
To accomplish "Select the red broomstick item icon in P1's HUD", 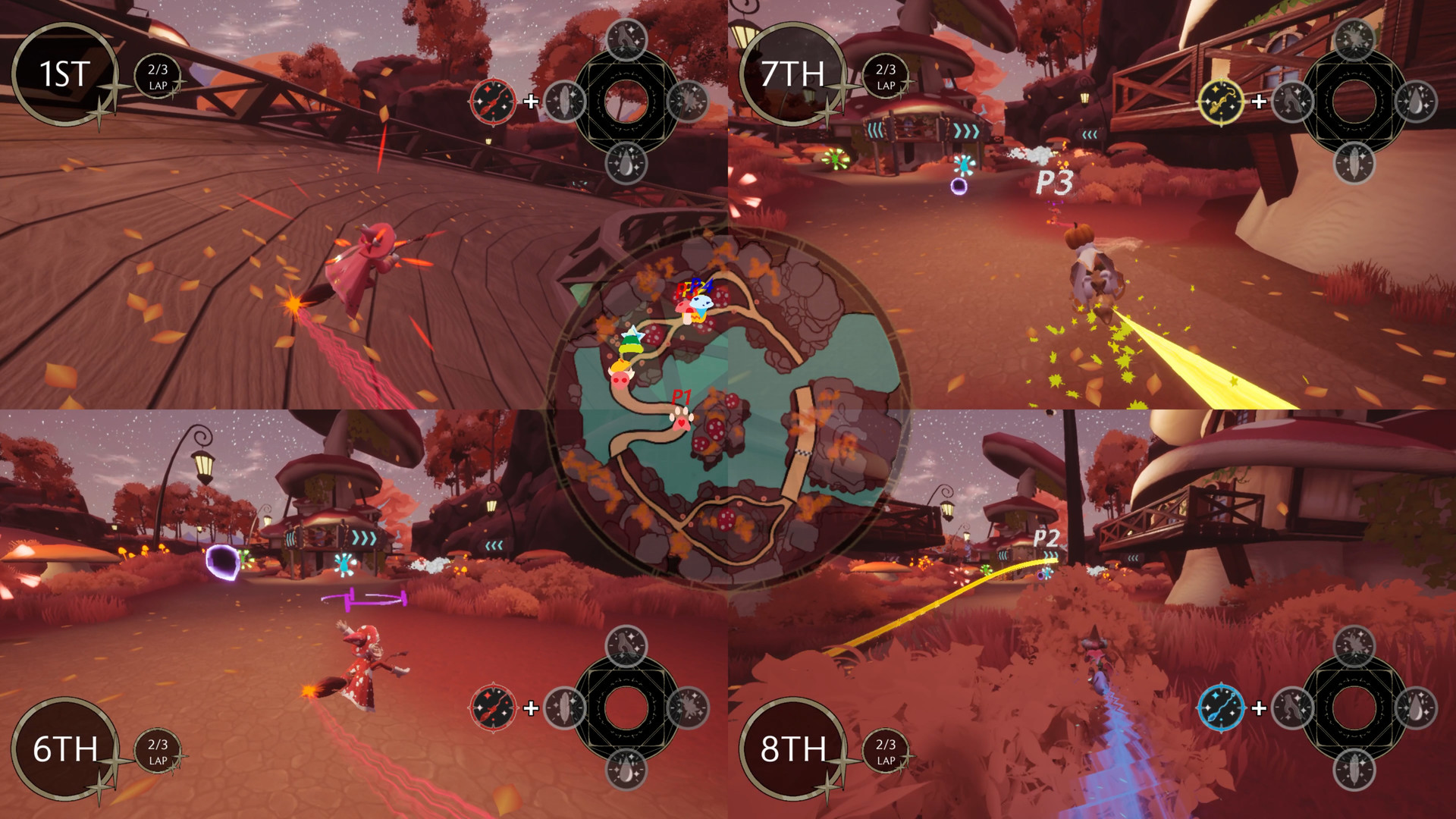I will tap(494, 101).
